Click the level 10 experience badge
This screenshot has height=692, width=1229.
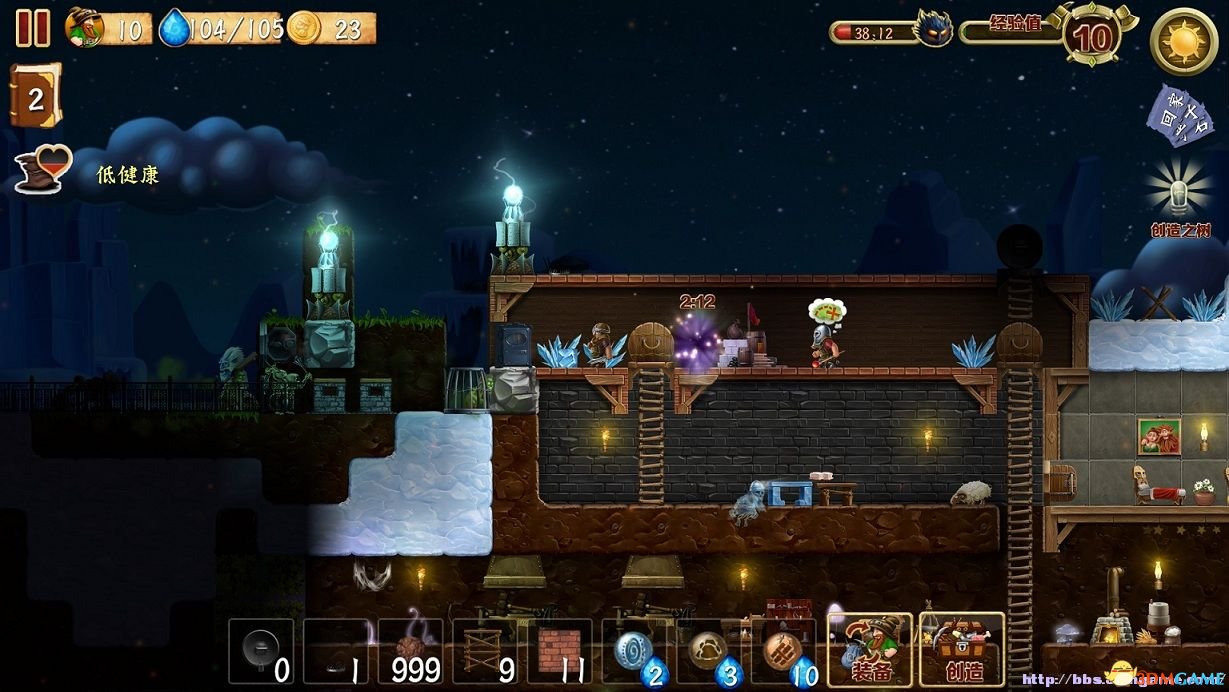click(x=1091, y=36)
